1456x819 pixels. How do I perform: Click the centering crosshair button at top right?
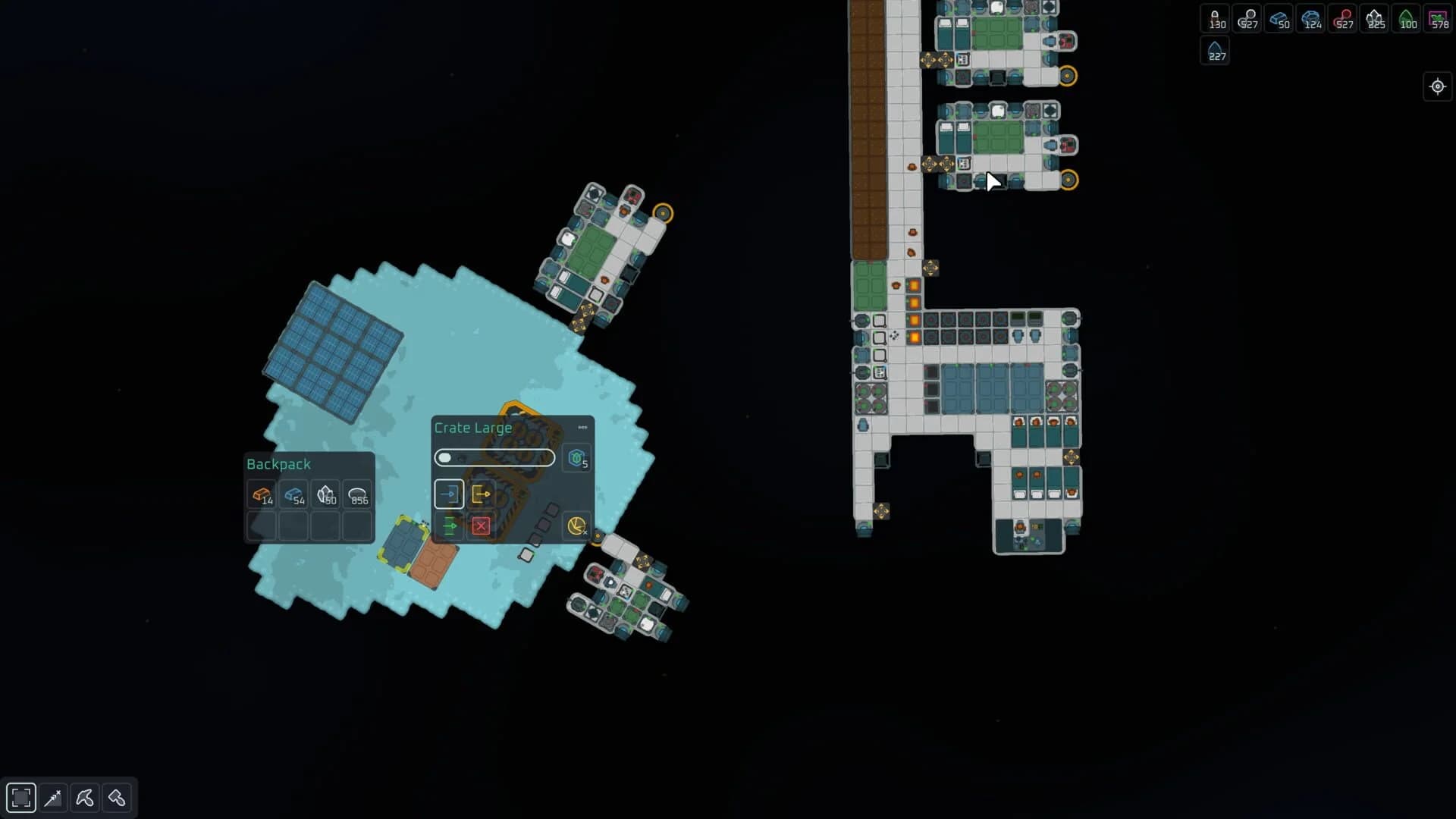click(1438, 86)
